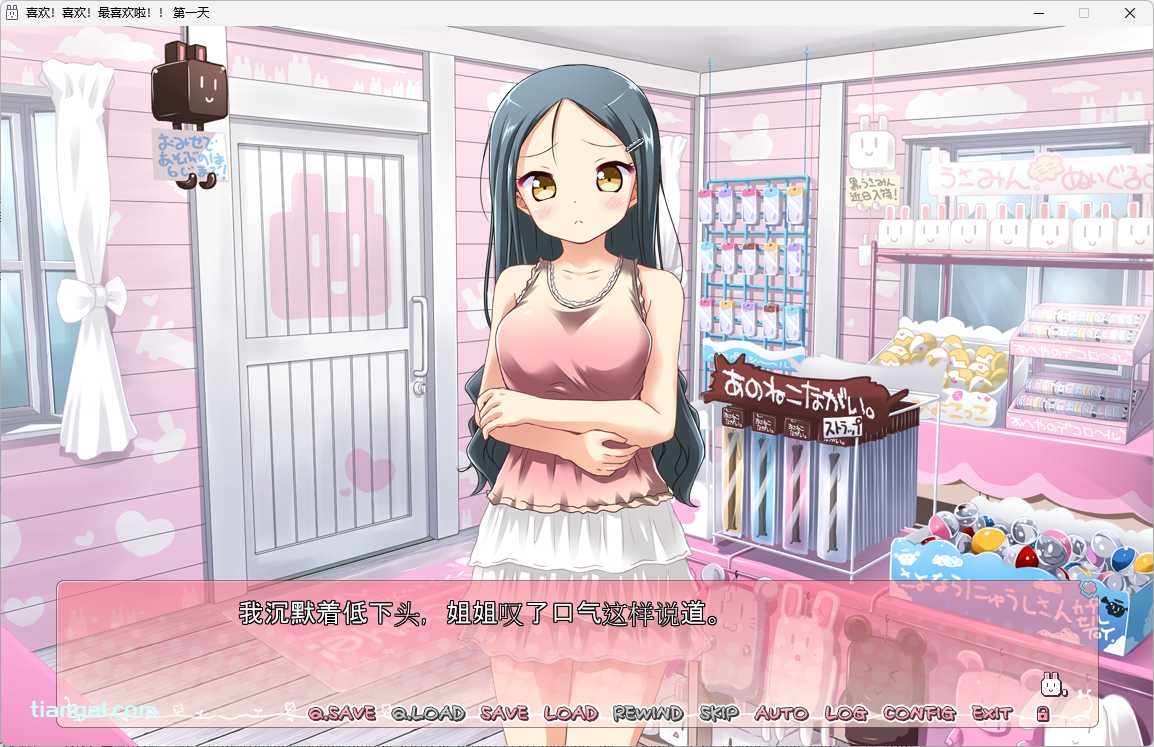
Task: Activate SKIP mode
Action: tap(719, 713)
